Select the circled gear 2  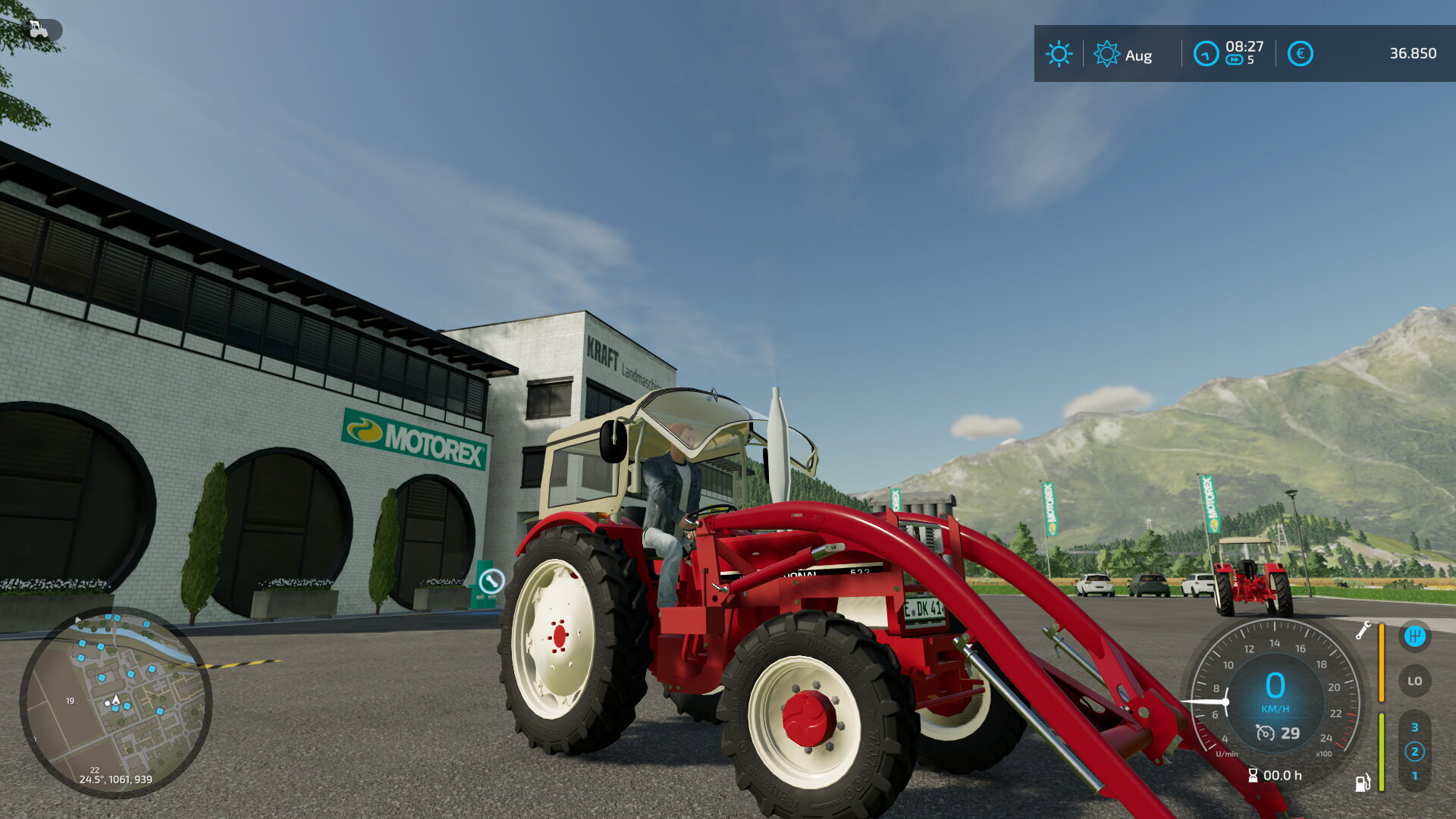coord(1414,752)
